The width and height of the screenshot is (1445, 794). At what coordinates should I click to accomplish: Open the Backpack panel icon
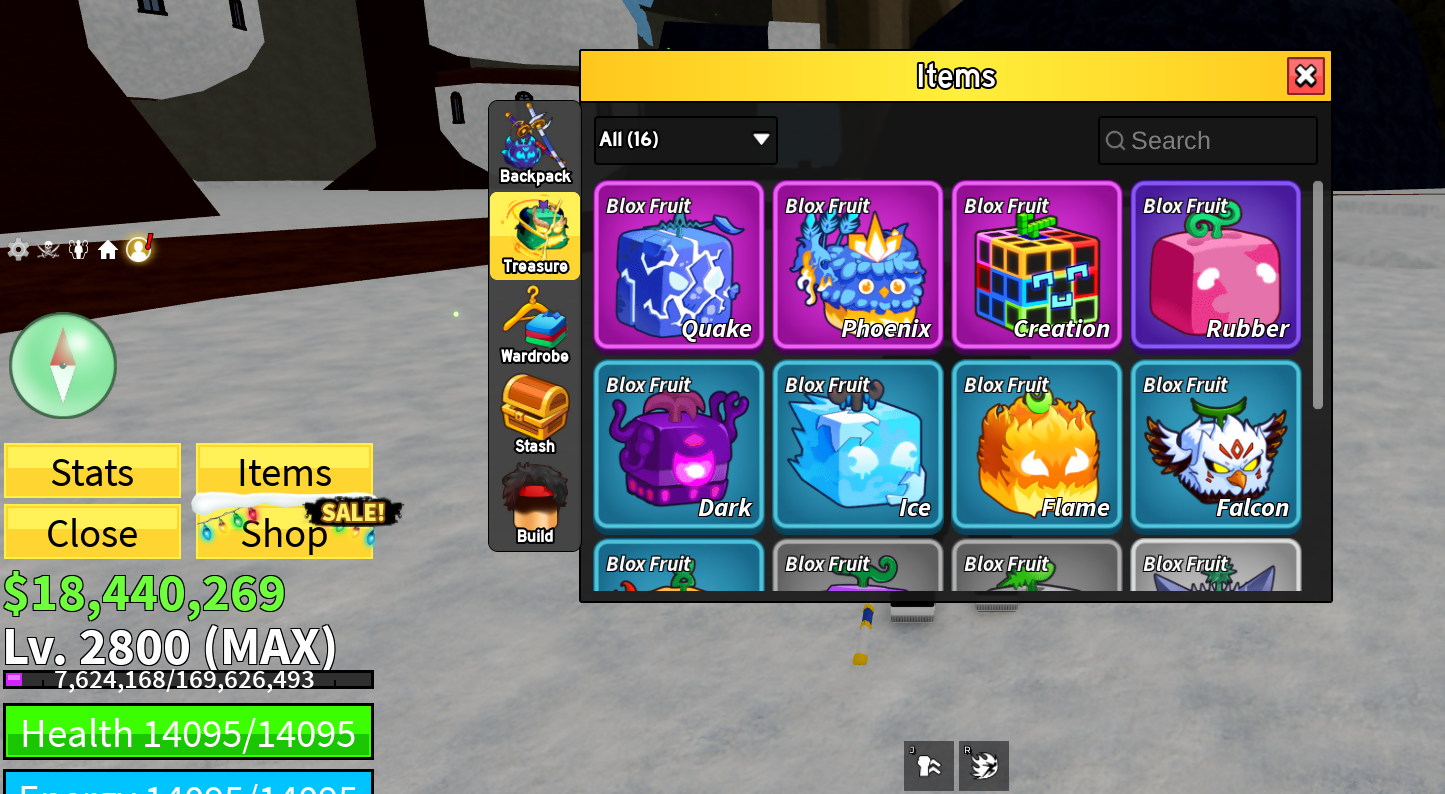click(535, 140)
